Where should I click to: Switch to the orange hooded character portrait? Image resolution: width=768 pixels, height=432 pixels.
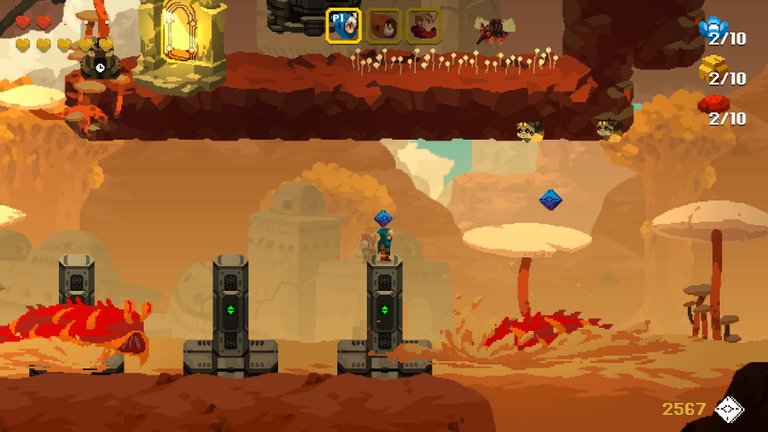click(383, 26)
